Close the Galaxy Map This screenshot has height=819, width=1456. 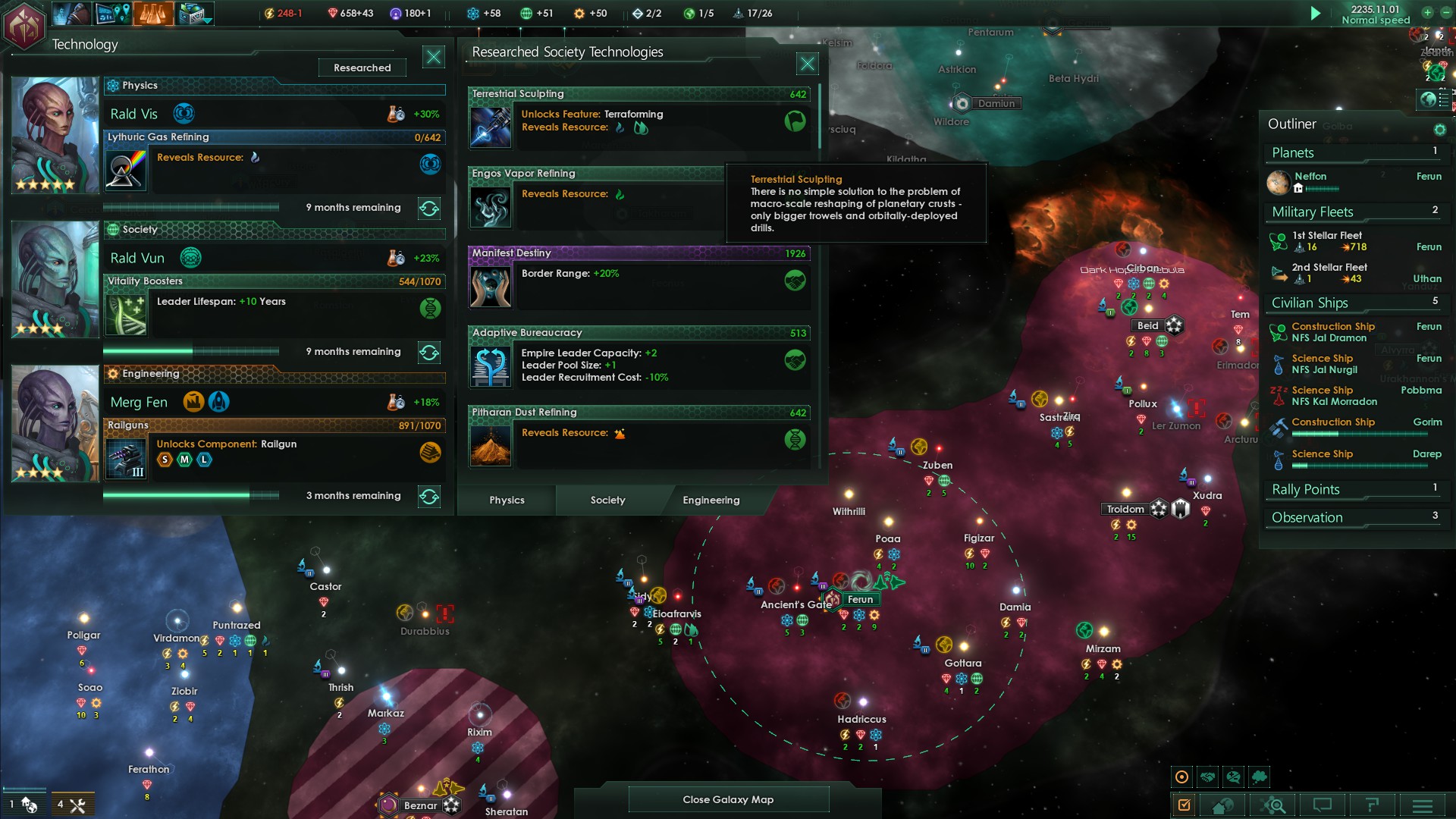pos(728,799)
